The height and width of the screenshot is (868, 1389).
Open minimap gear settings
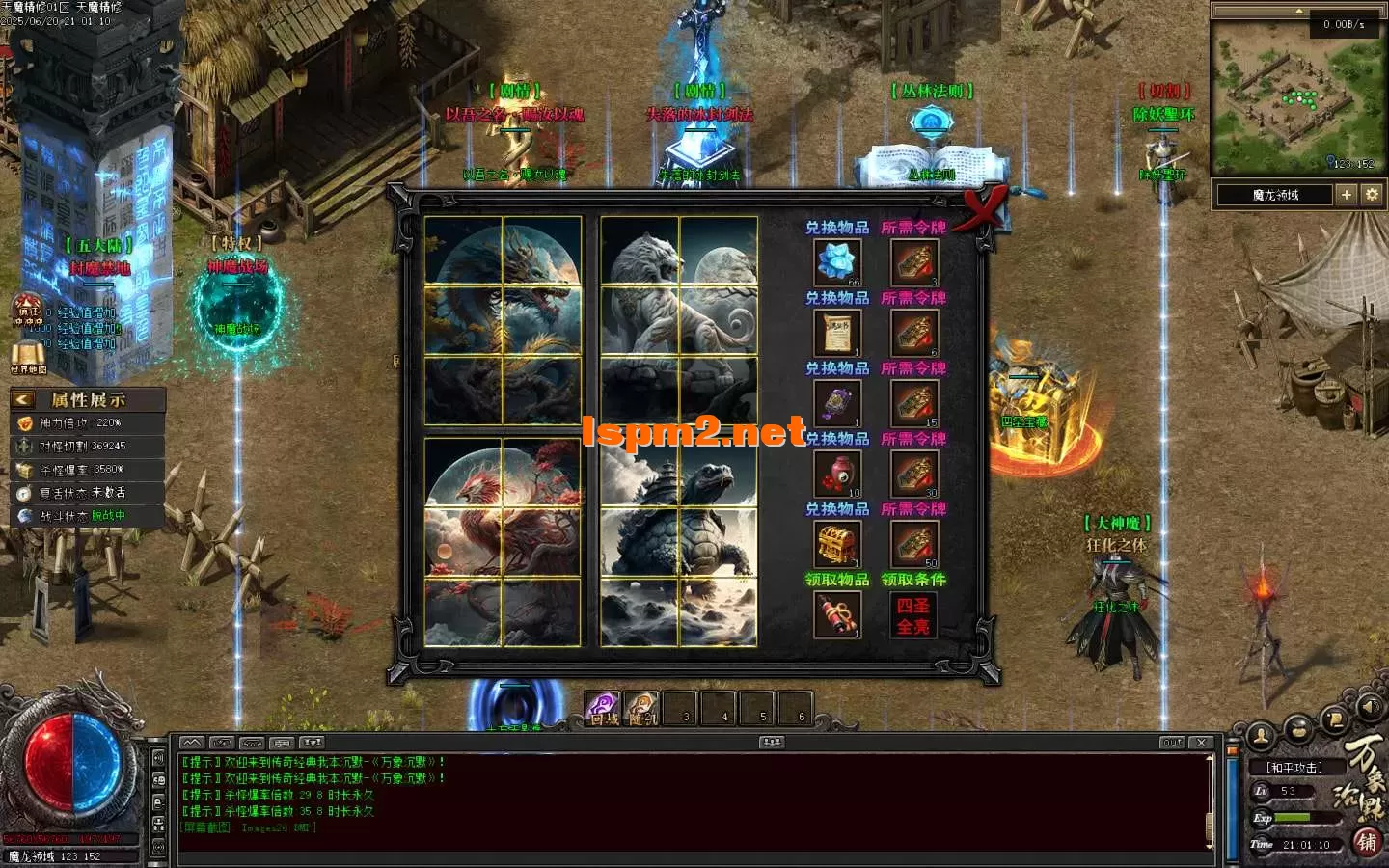coord(1372,195)
